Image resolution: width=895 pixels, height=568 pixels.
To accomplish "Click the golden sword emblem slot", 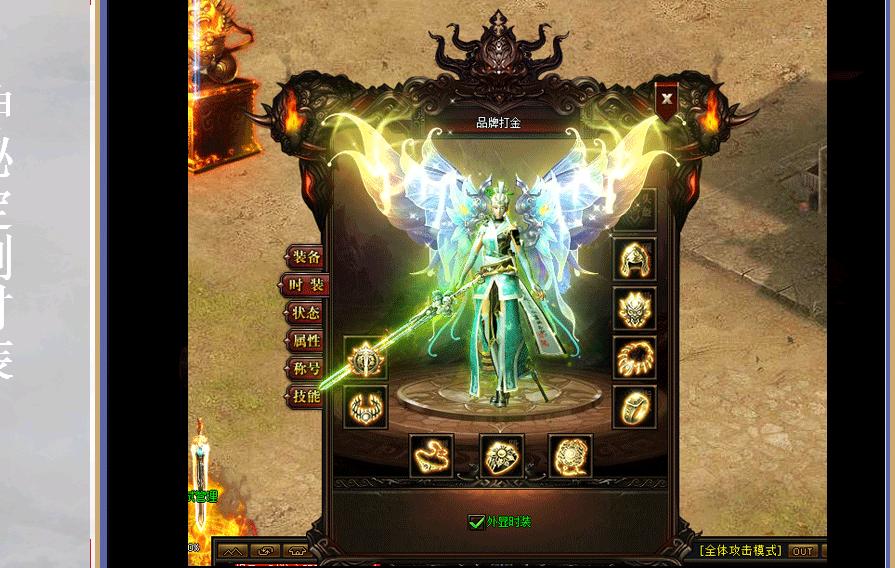I will pos(365,358).
